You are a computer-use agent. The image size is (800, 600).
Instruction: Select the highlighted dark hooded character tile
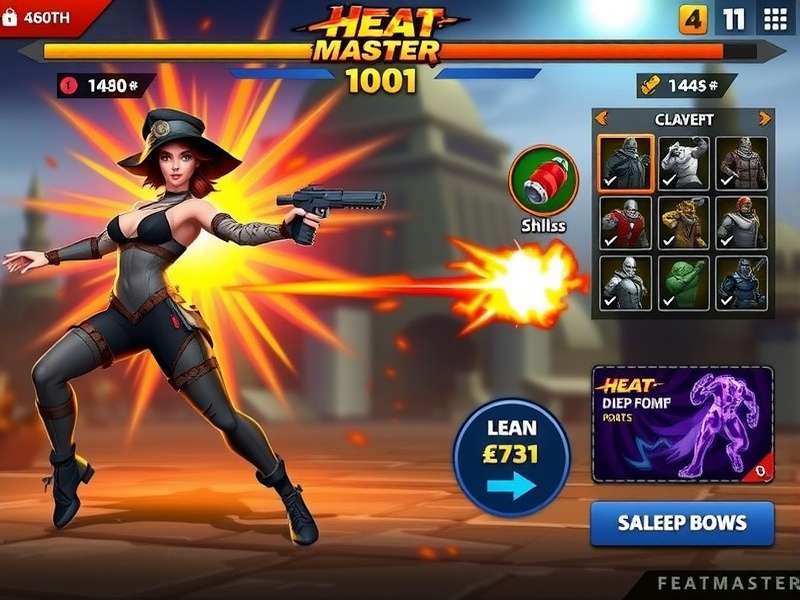626,162
